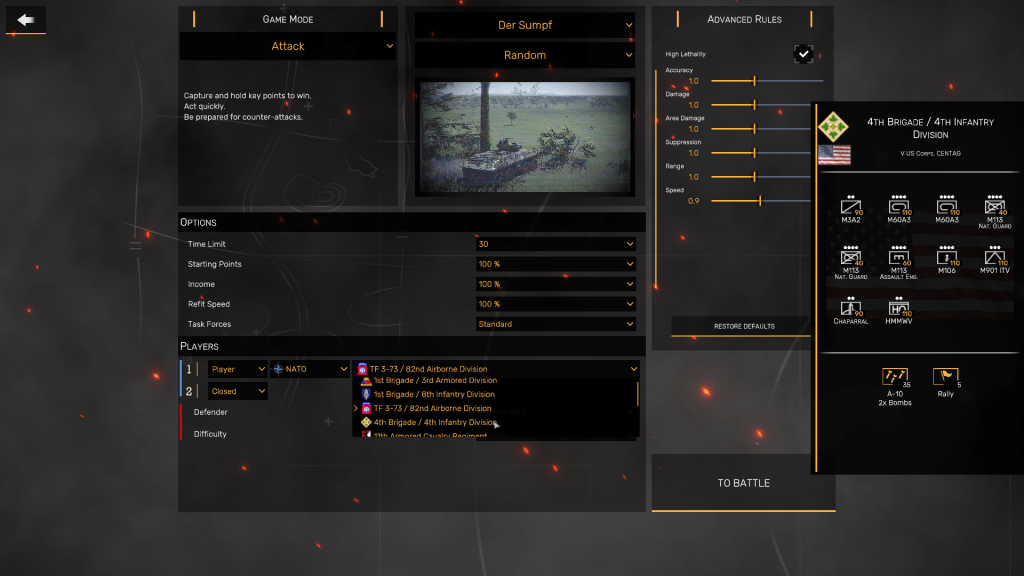Choose 4th Brigade / 4th Infantry Division

(x=434, y=422)
